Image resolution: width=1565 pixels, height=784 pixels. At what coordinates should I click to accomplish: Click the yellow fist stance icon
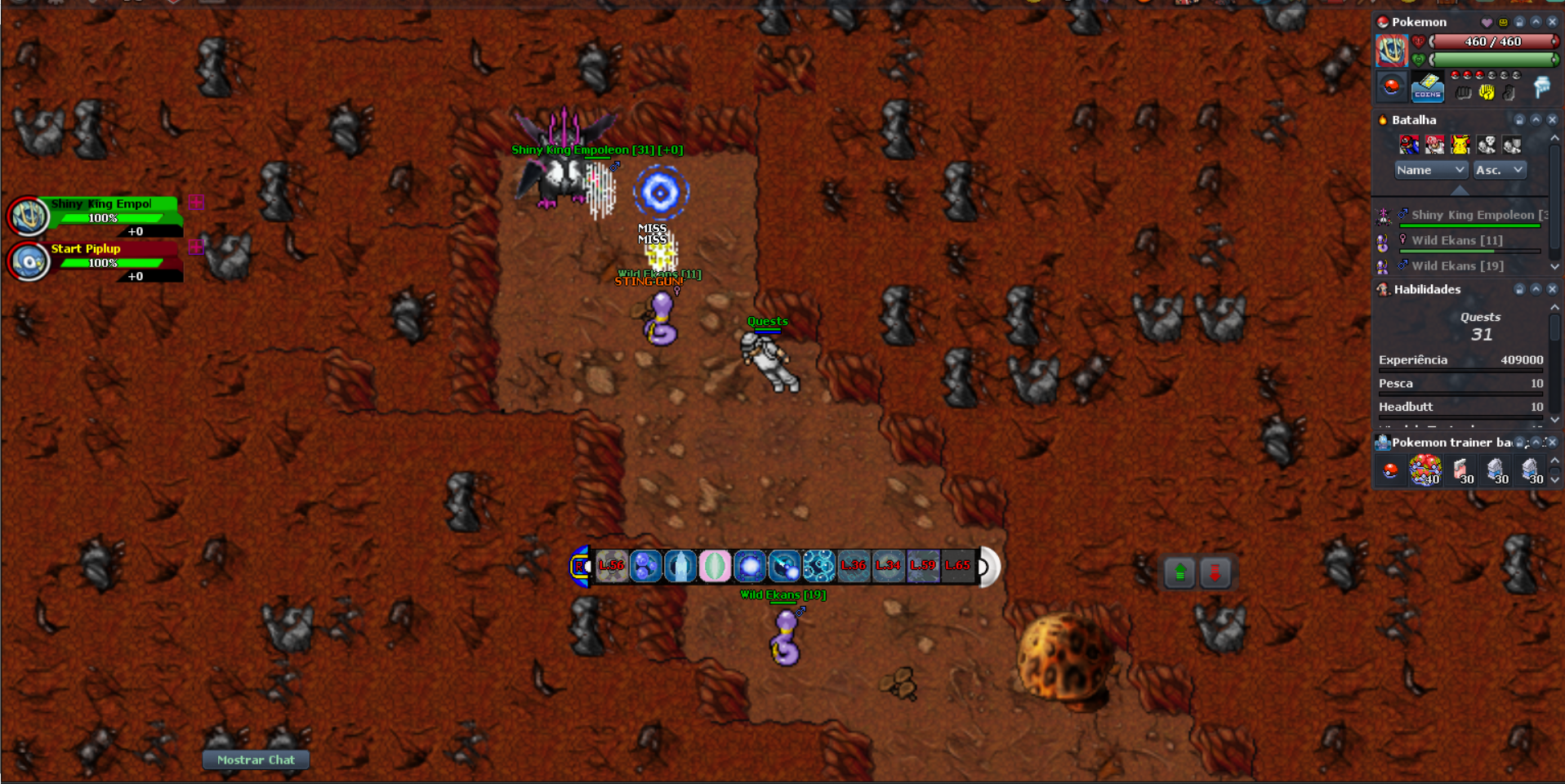coord(1486,92)
